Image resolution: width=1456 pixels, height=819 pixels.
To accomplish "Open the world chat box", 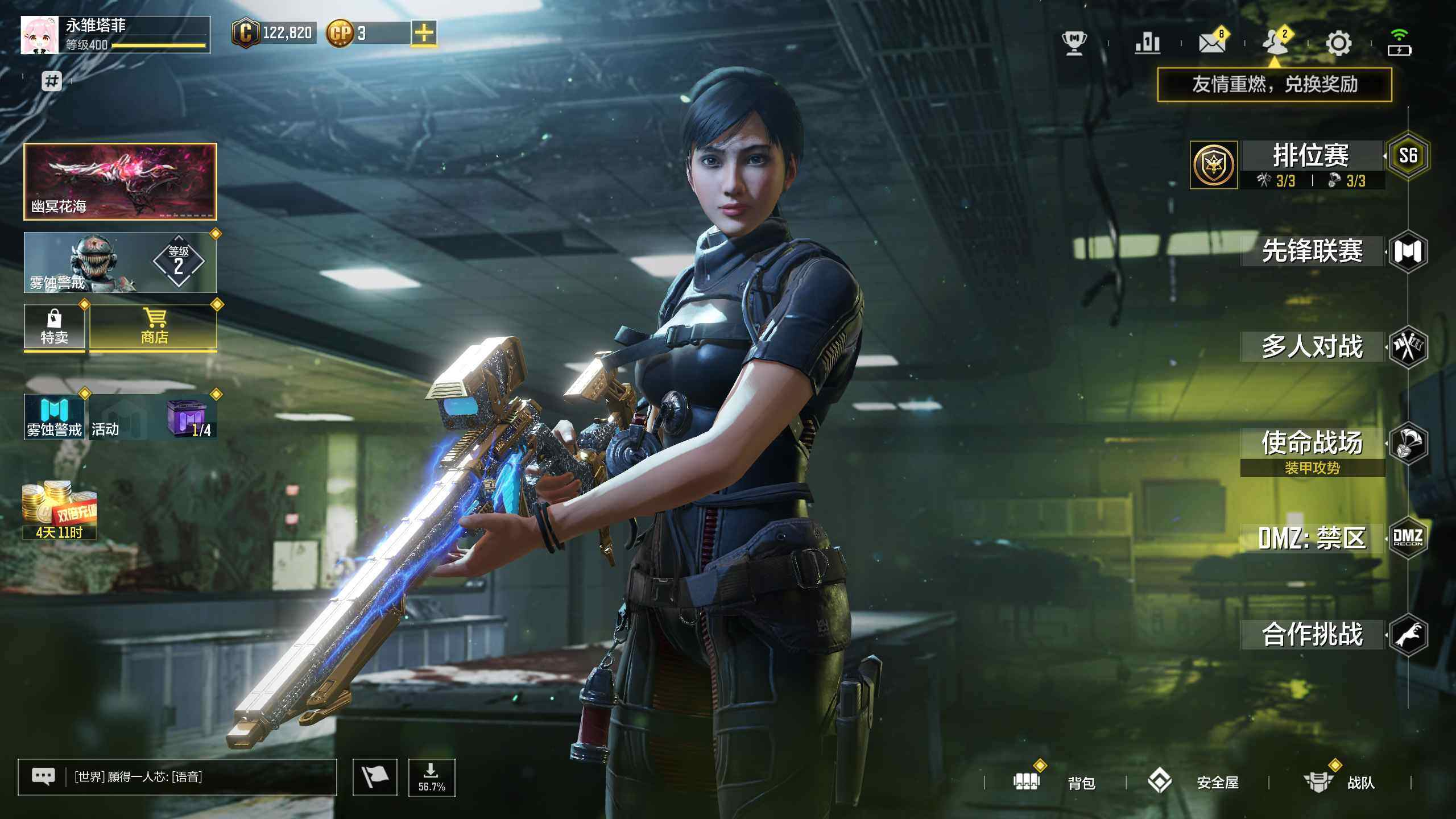I will pos(177,777).
